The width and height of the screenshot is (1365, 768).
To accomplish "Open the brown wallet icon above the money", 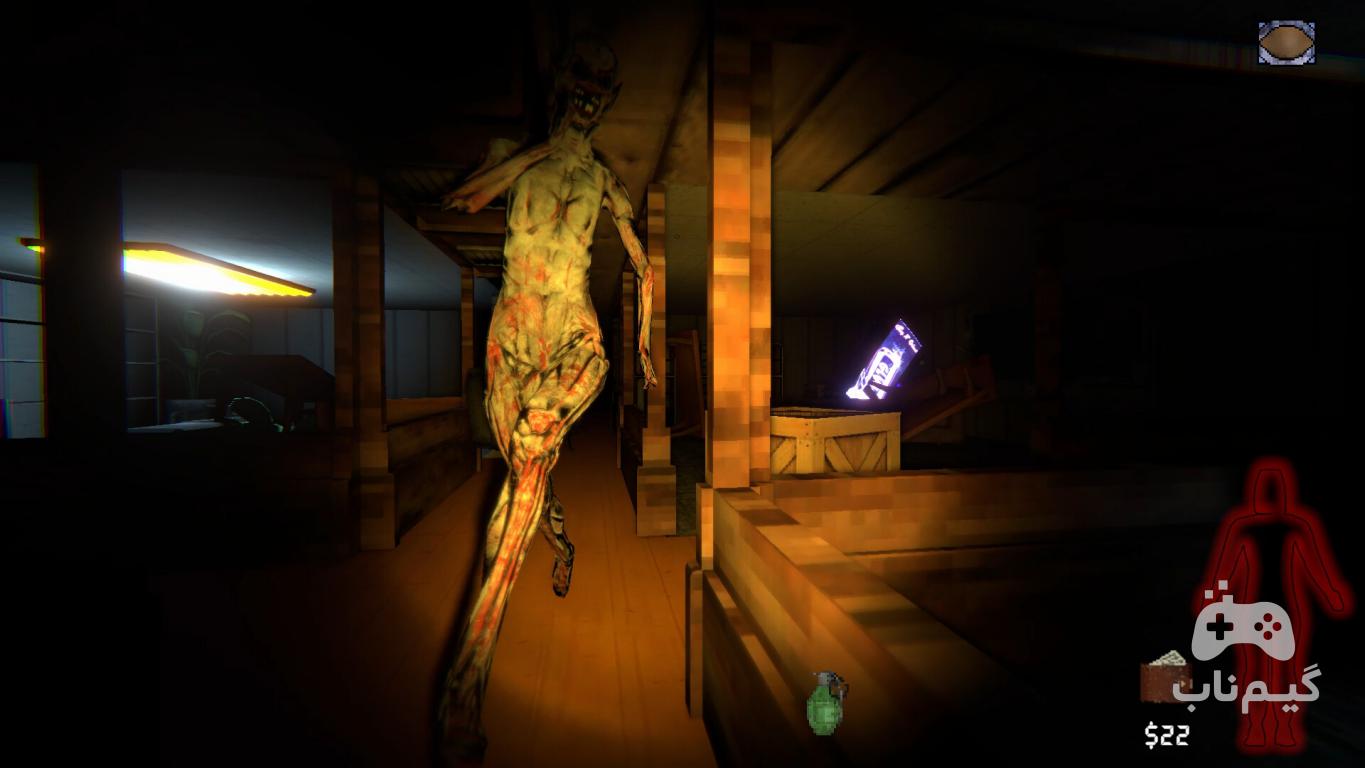I will click(1162, 678).
